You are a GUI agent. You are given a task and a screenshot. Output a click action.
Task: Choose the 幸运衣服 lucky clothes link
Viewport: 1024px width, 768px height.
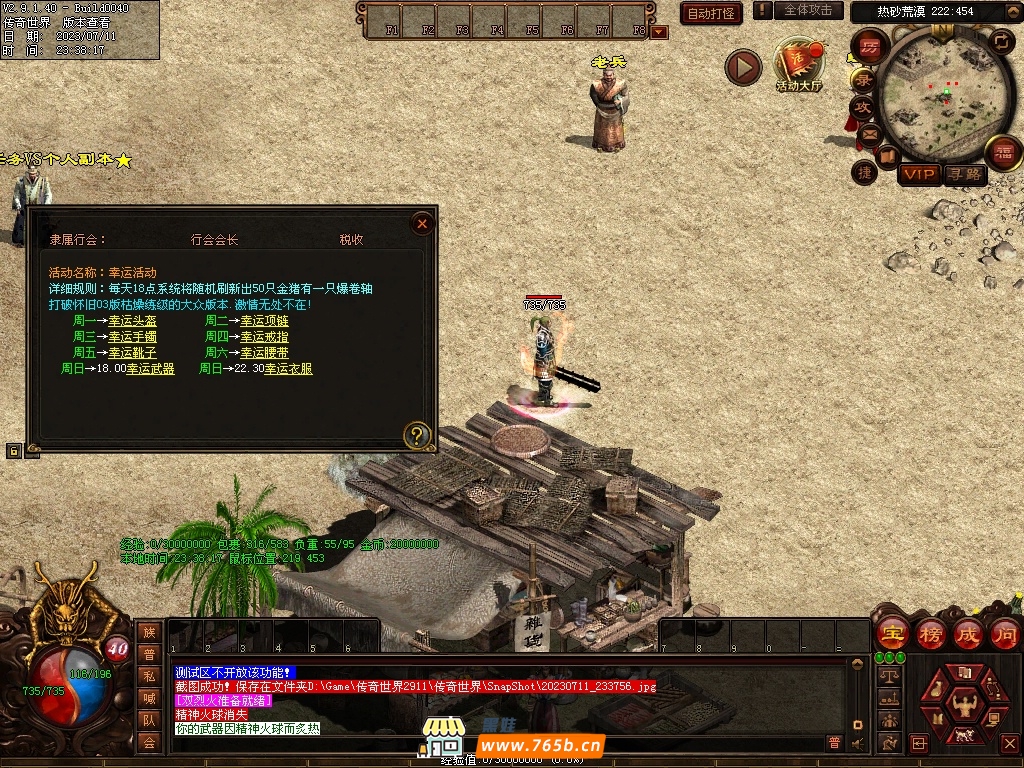[288, 369]
